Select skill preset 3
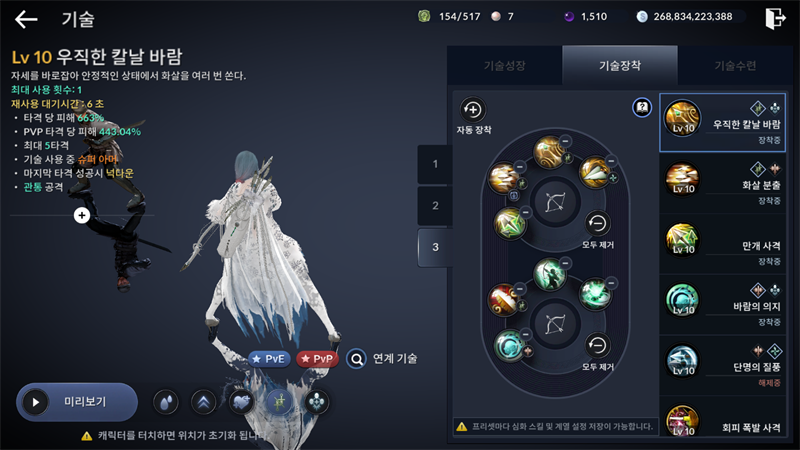The height and width of the screenshot is (450, 800). (x=435, y=246)
